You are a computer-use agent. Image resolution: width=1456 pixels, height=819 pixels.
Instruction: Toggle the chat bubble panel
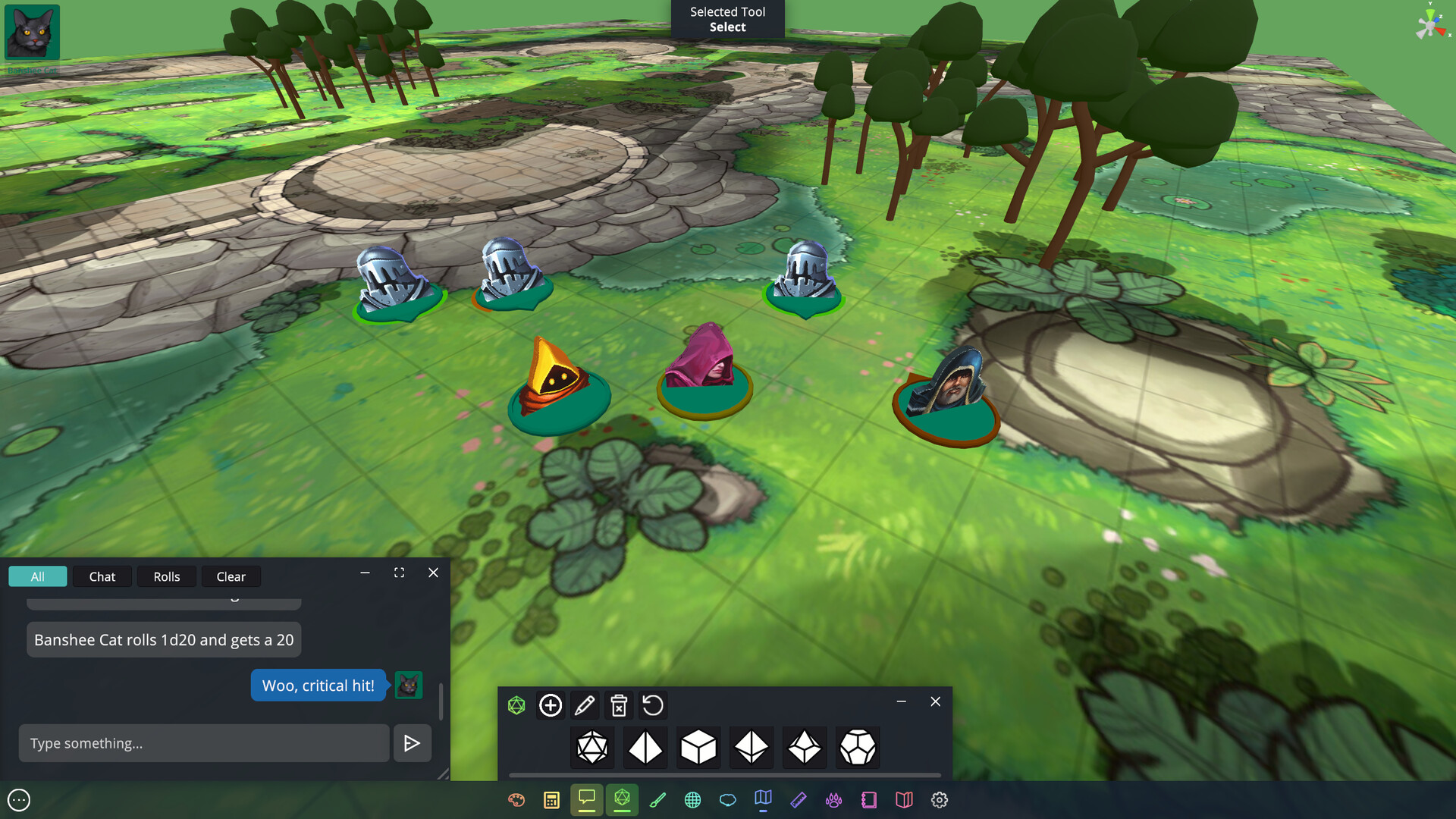587,799
